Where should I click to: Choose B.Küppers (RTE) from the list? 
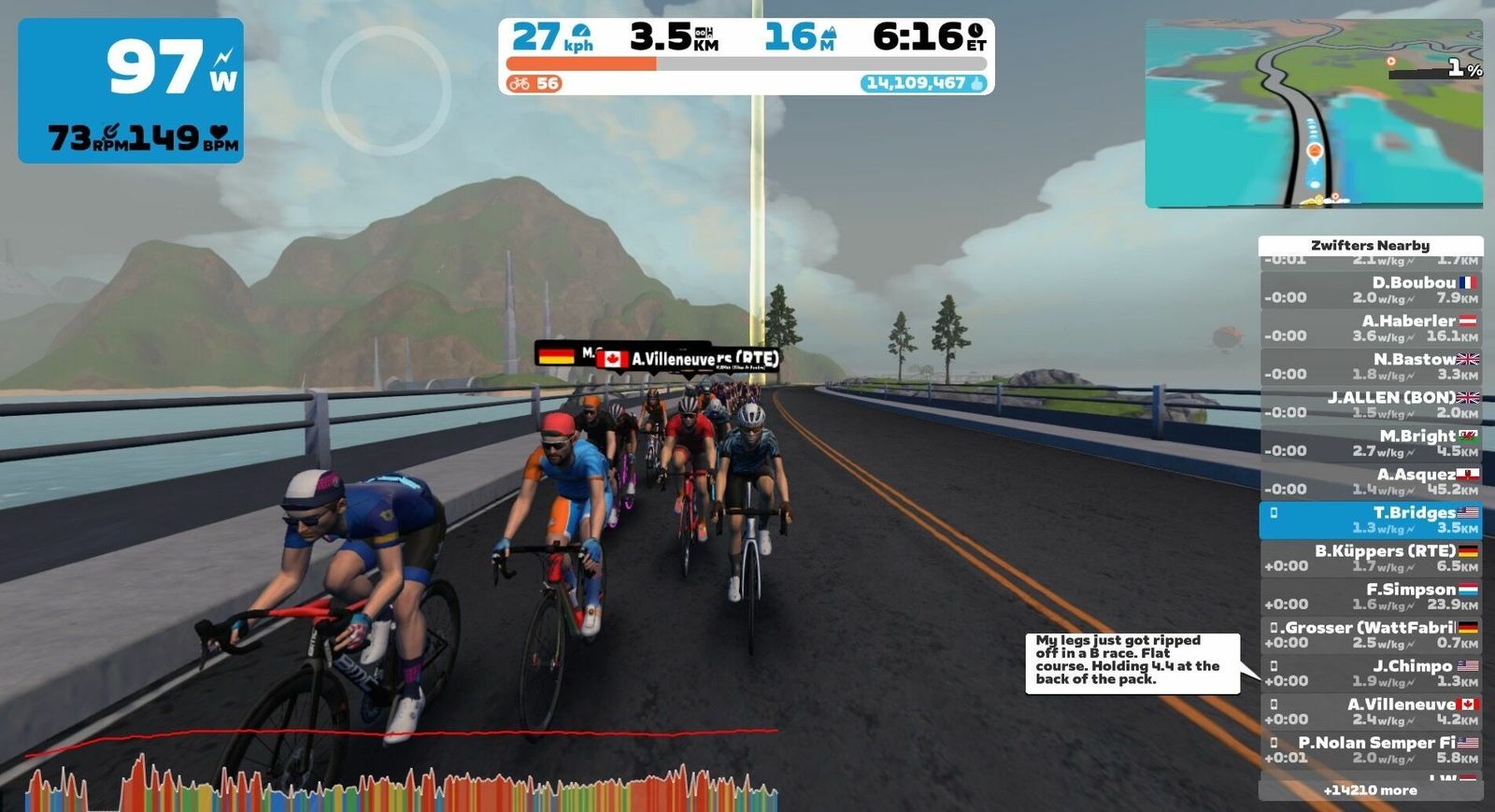(x=1371, y=558)
